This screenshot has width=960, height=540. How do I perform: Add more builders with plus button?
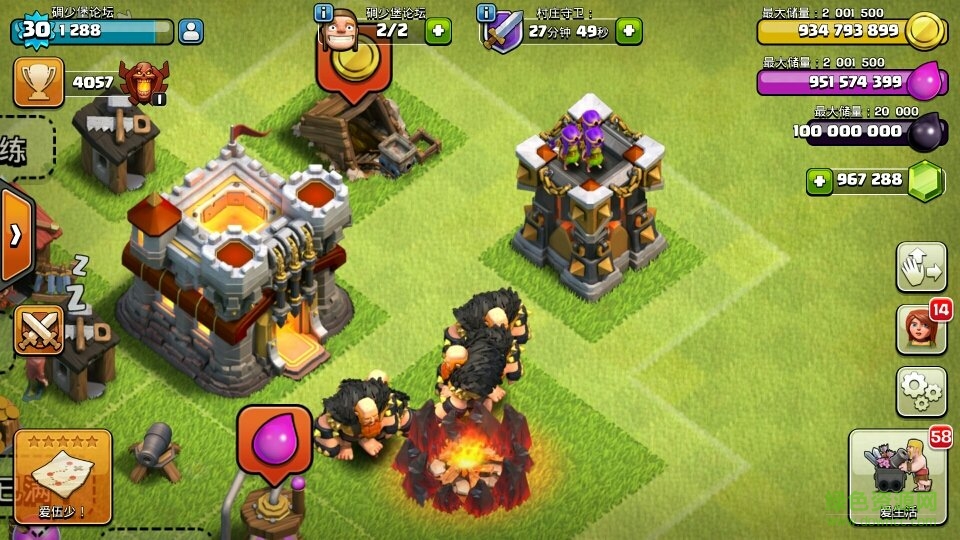point(438,31)
